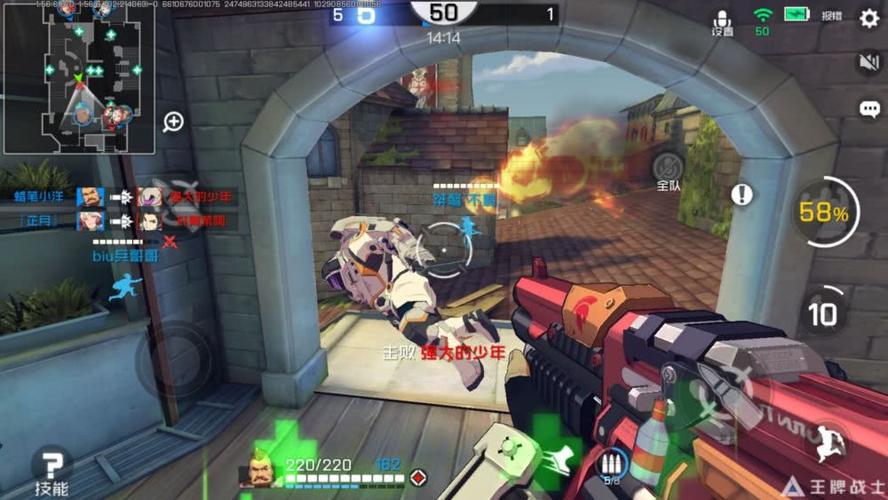Click the exclamation mark alert icon
888x500 pixels.
[x=741, y=194]
